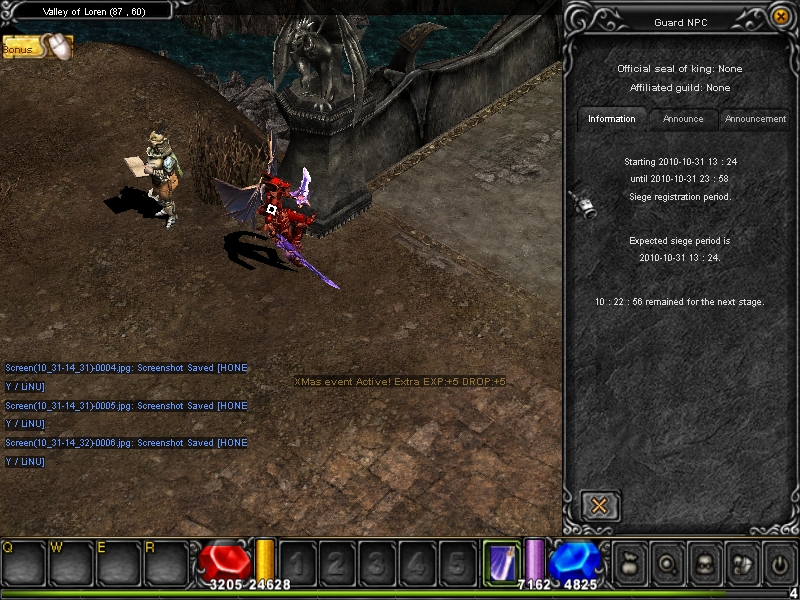Select the active sword skill icon
Image resolution: width=800 pixels, height=600 pixels.
point(501,561)
